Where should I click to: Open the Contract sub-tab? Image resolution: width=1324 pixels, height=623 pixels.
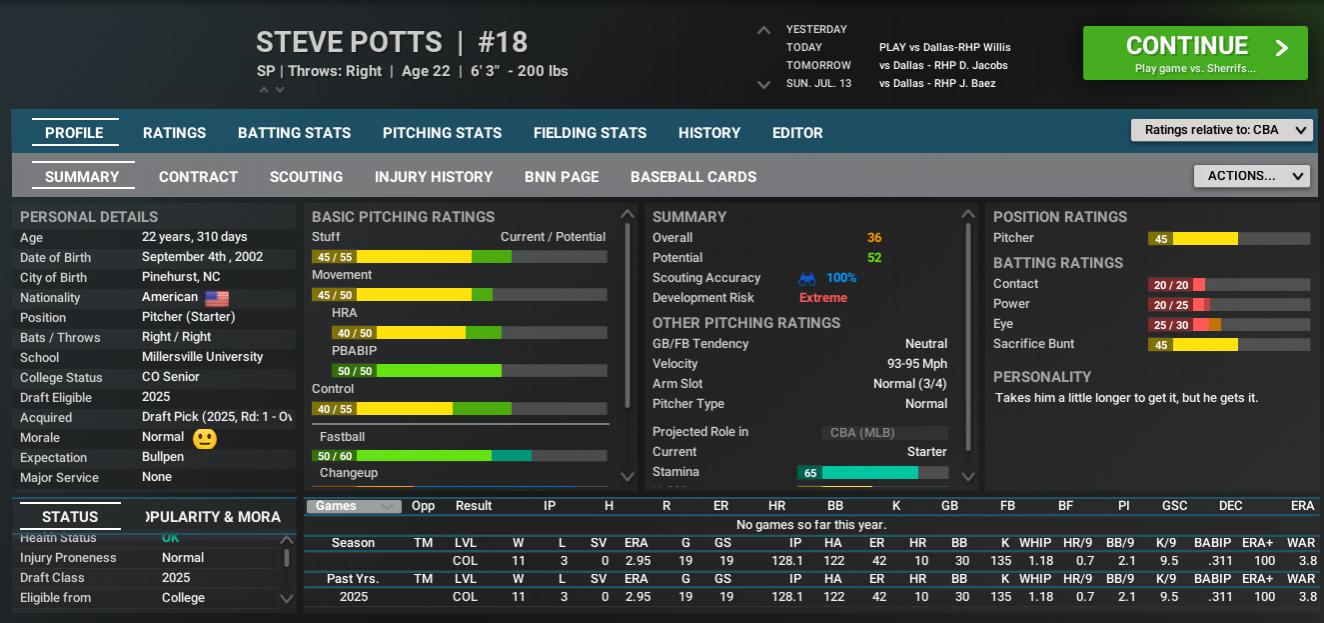pos(198,177)
